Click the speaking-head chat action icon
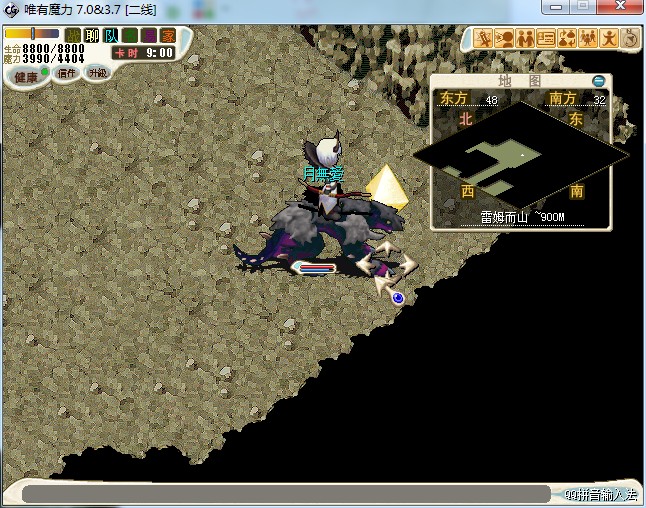Viewport: 646px width, 508px height. pyautogui.click(x=505, y=39)
